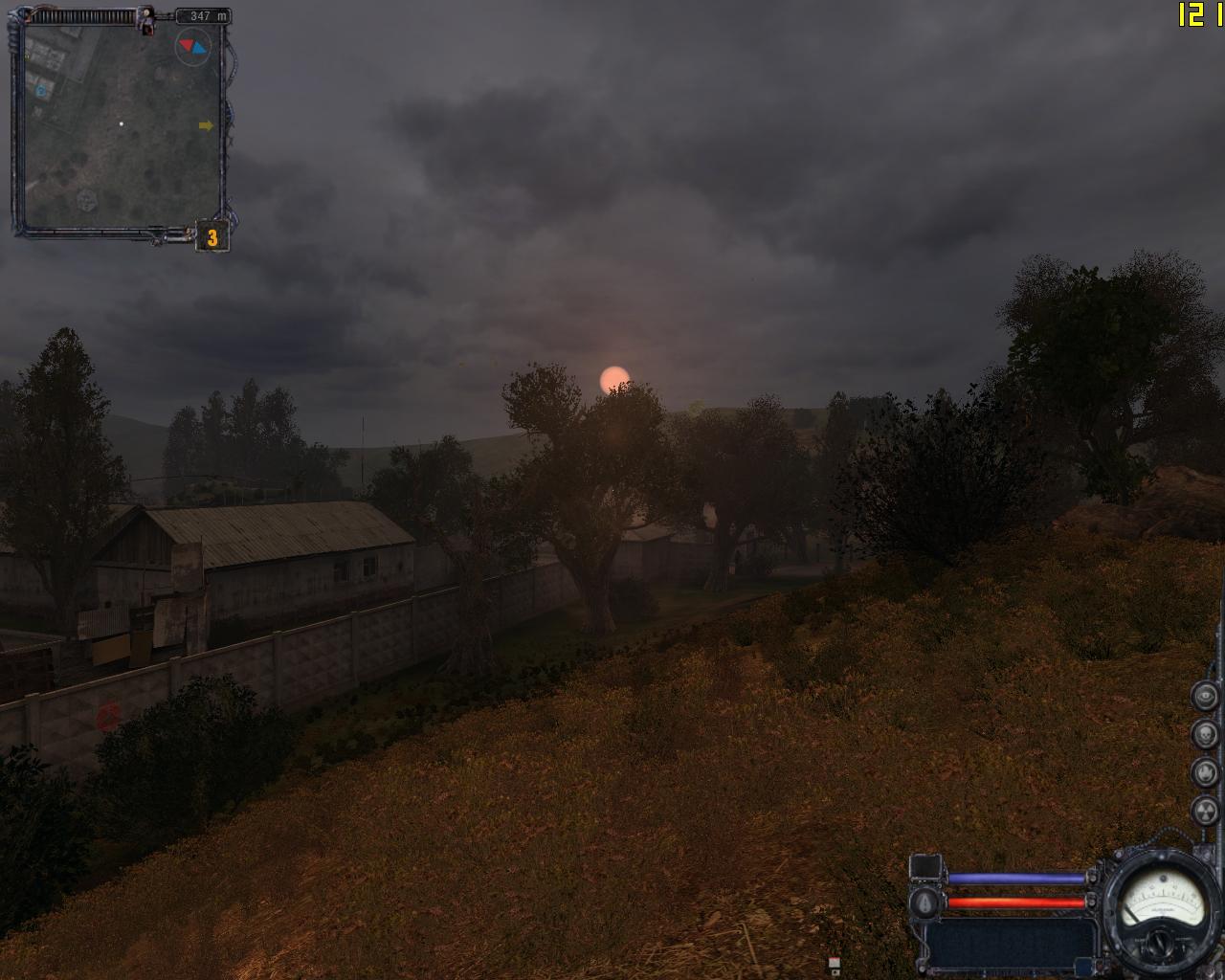1225x980 pixels.
Task: Click the eye psi-protection icon
Action: tap(1205, 696)
